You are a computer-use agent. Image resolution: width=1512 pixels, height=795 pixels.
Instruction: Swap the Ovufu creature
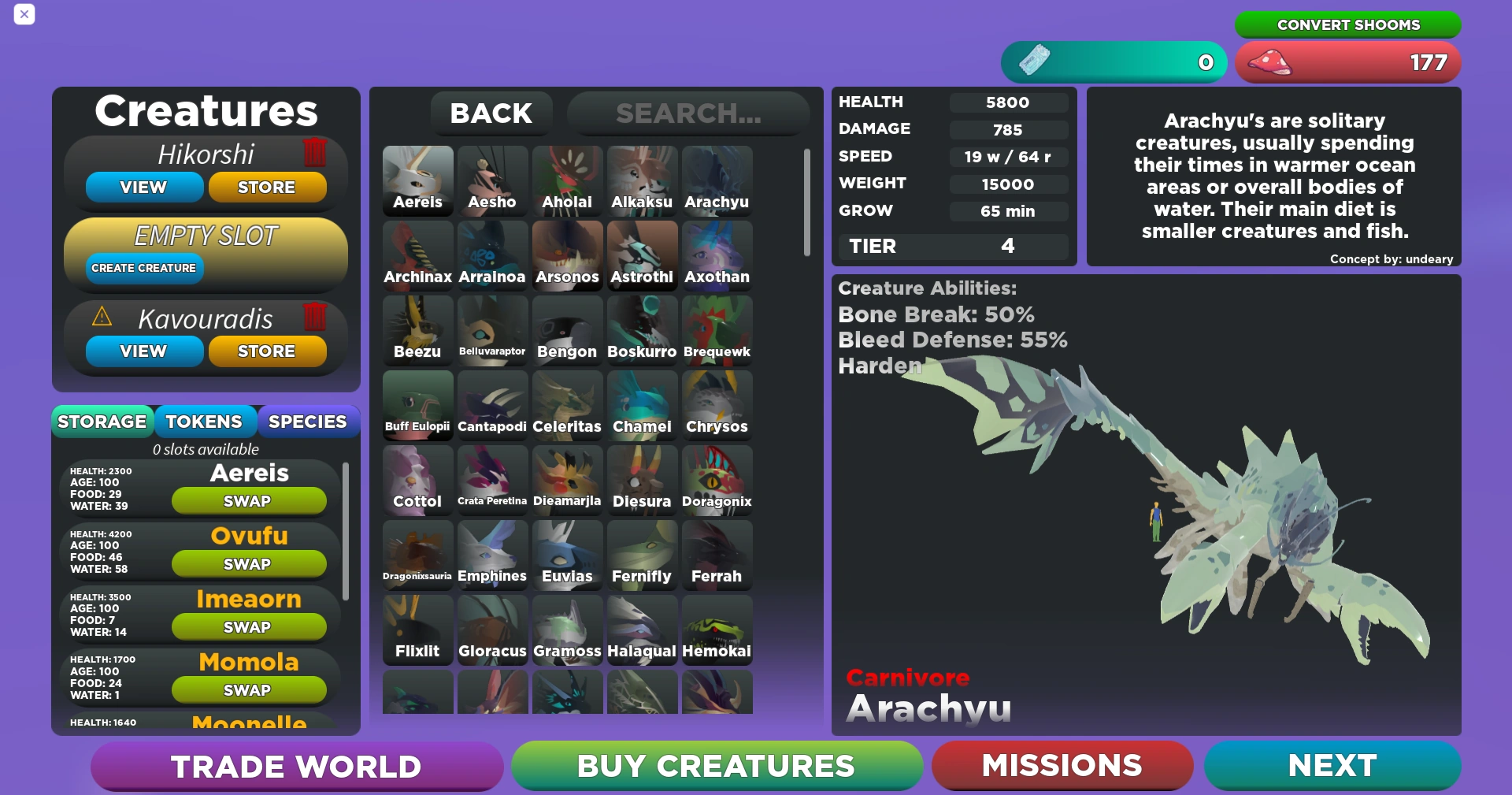tap(248, 563)
